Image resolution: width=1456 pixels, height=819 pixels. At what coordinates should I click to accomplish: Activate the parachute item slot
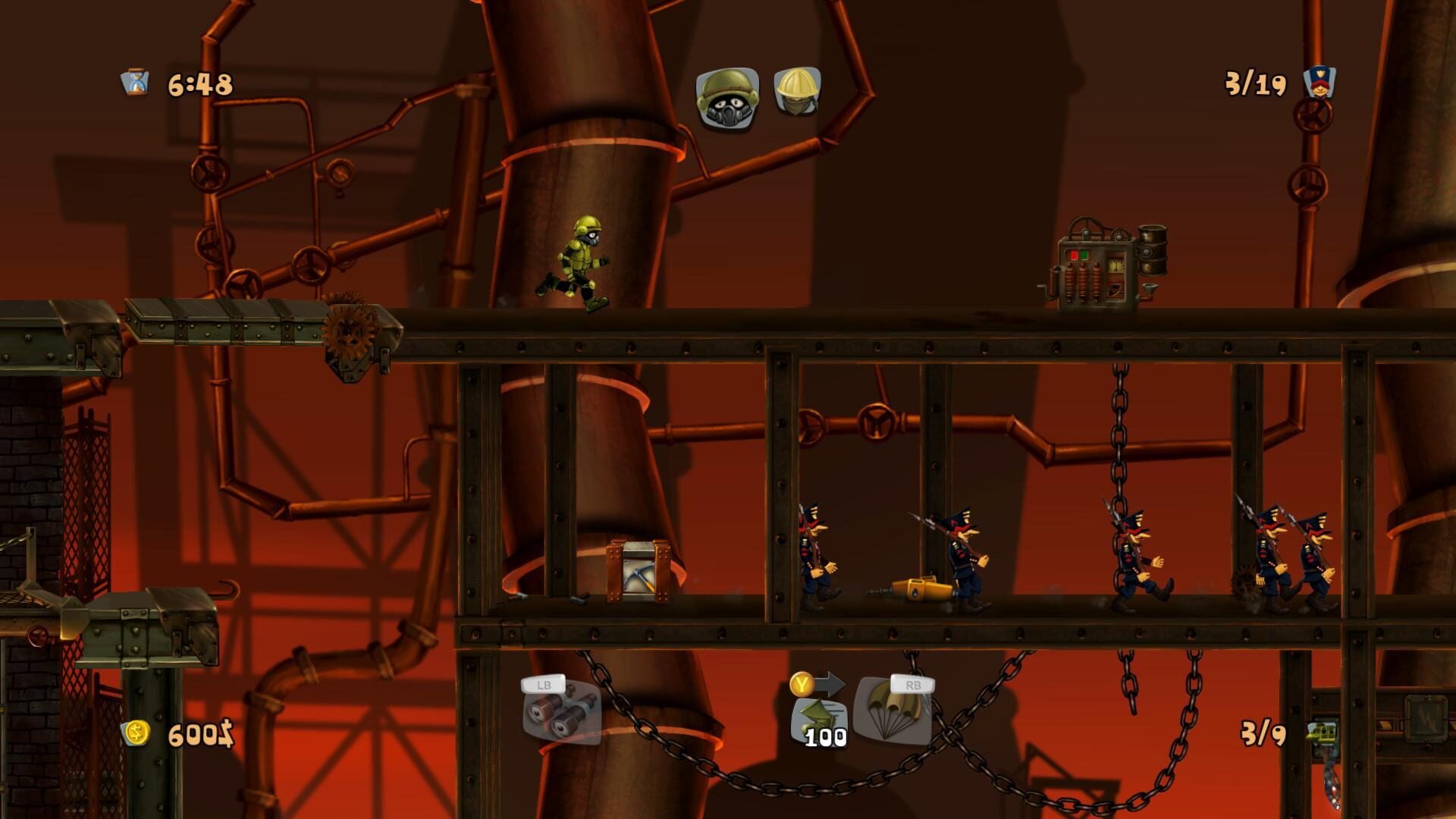[893, 711]
